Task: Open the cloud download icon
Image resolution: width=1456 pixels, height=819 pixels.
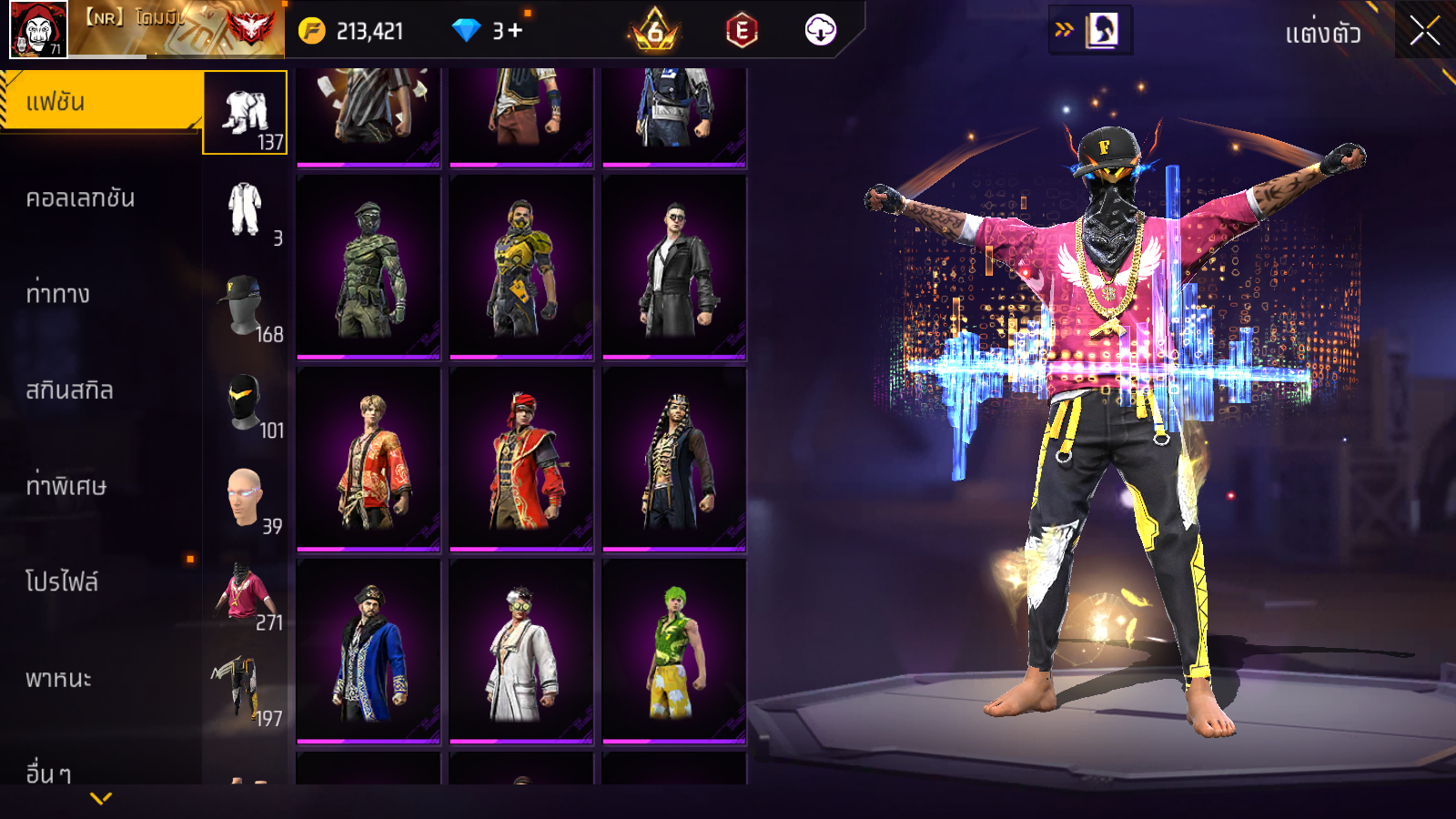Action: click(x=820, y=31)
